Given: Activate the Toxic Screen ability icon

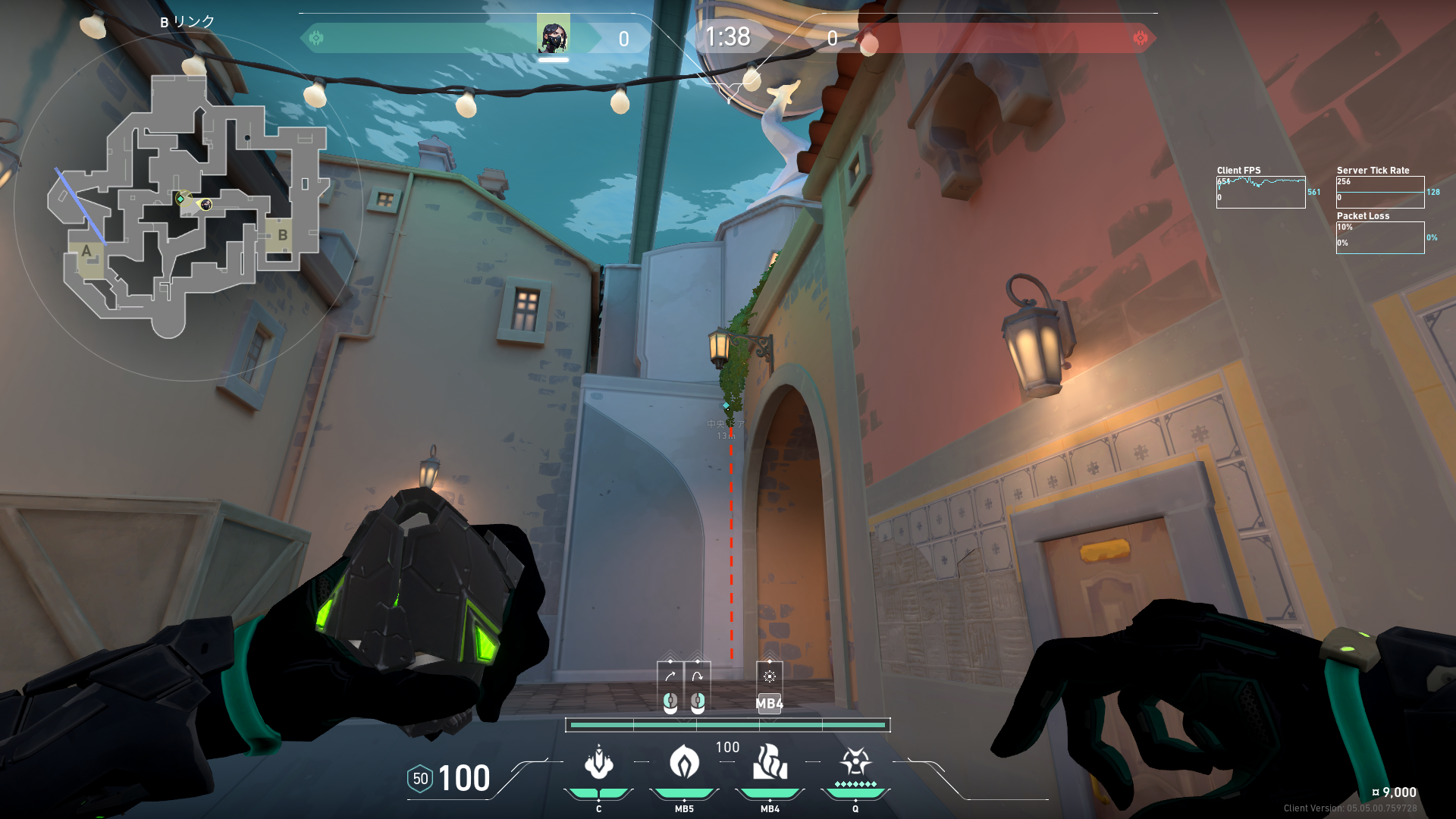Looking at the screenshot, I should click(770, 763).
